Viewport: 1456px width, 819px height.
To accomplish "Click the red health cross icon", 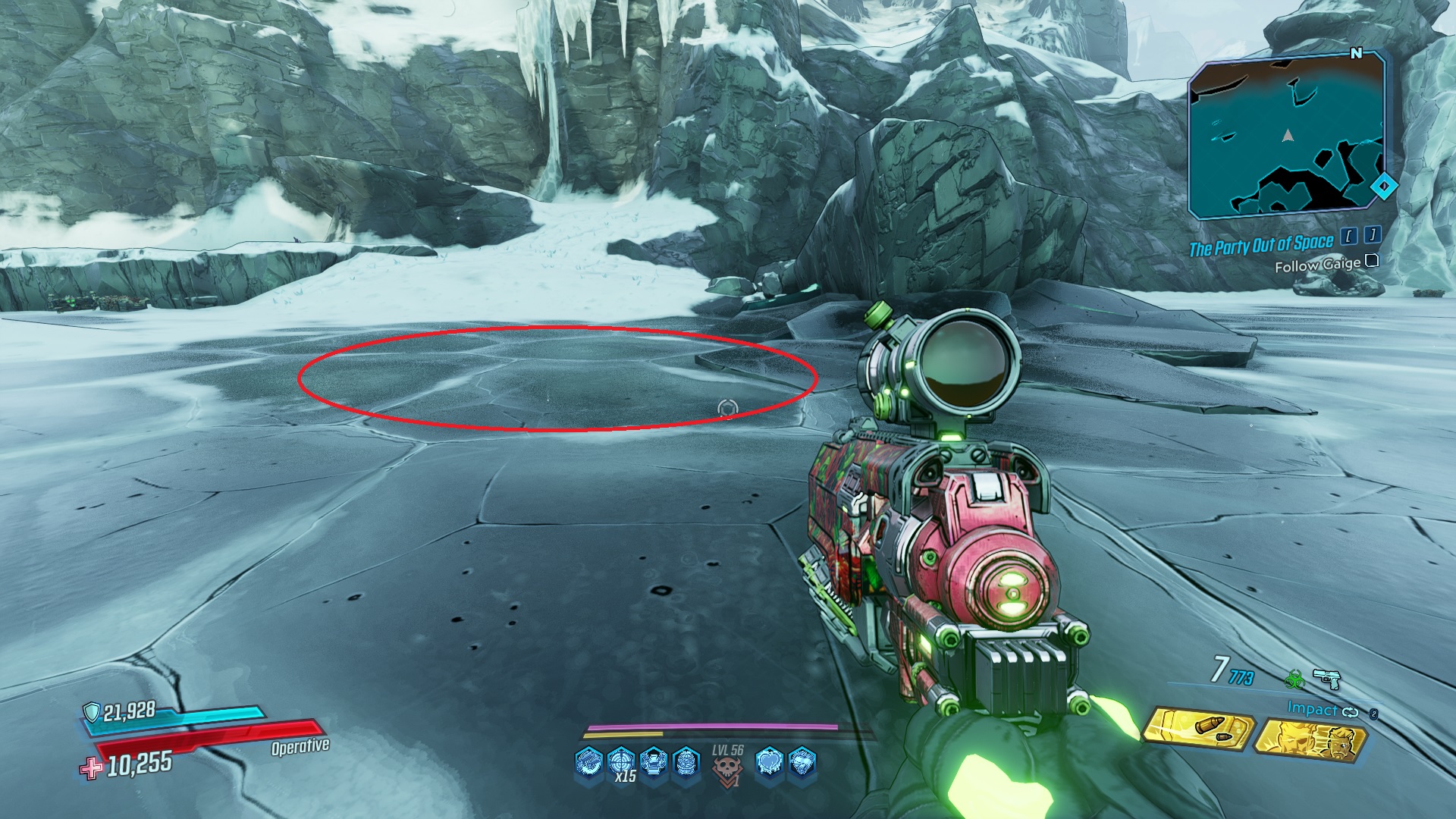I will tap(91, 768).
